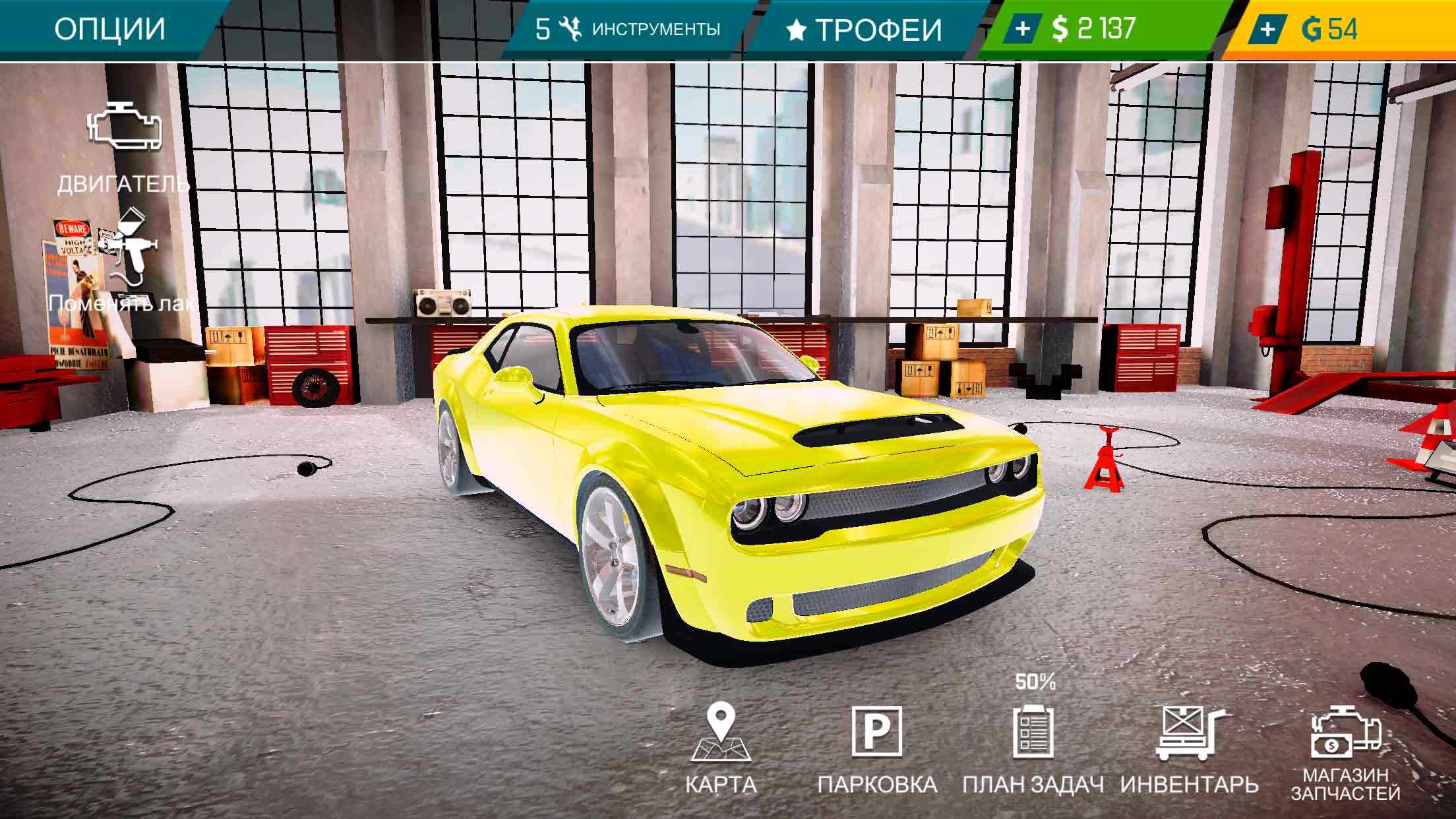Open the ИНВЕНТАРЬ inventory
This screenshot has width=1456, height=819.
[x=1190, y=746]
